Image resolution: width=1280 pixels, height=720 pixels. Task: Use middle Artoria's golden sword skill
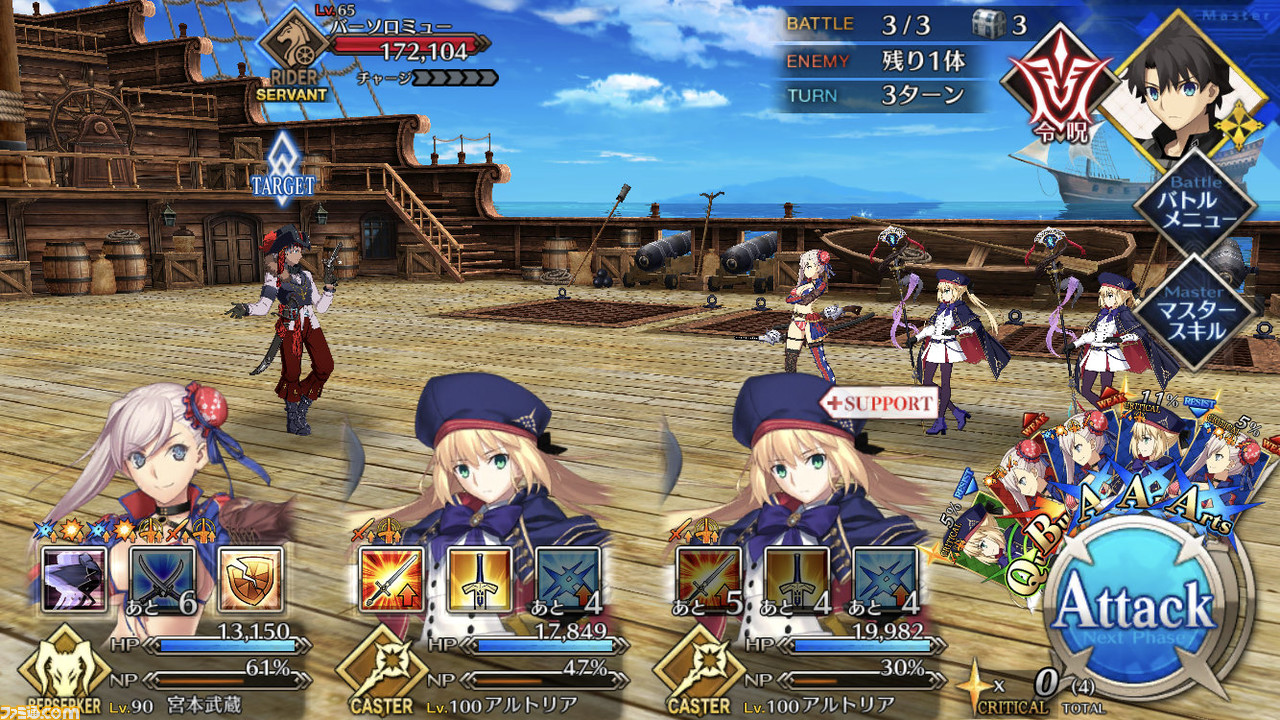coord(481,579)
